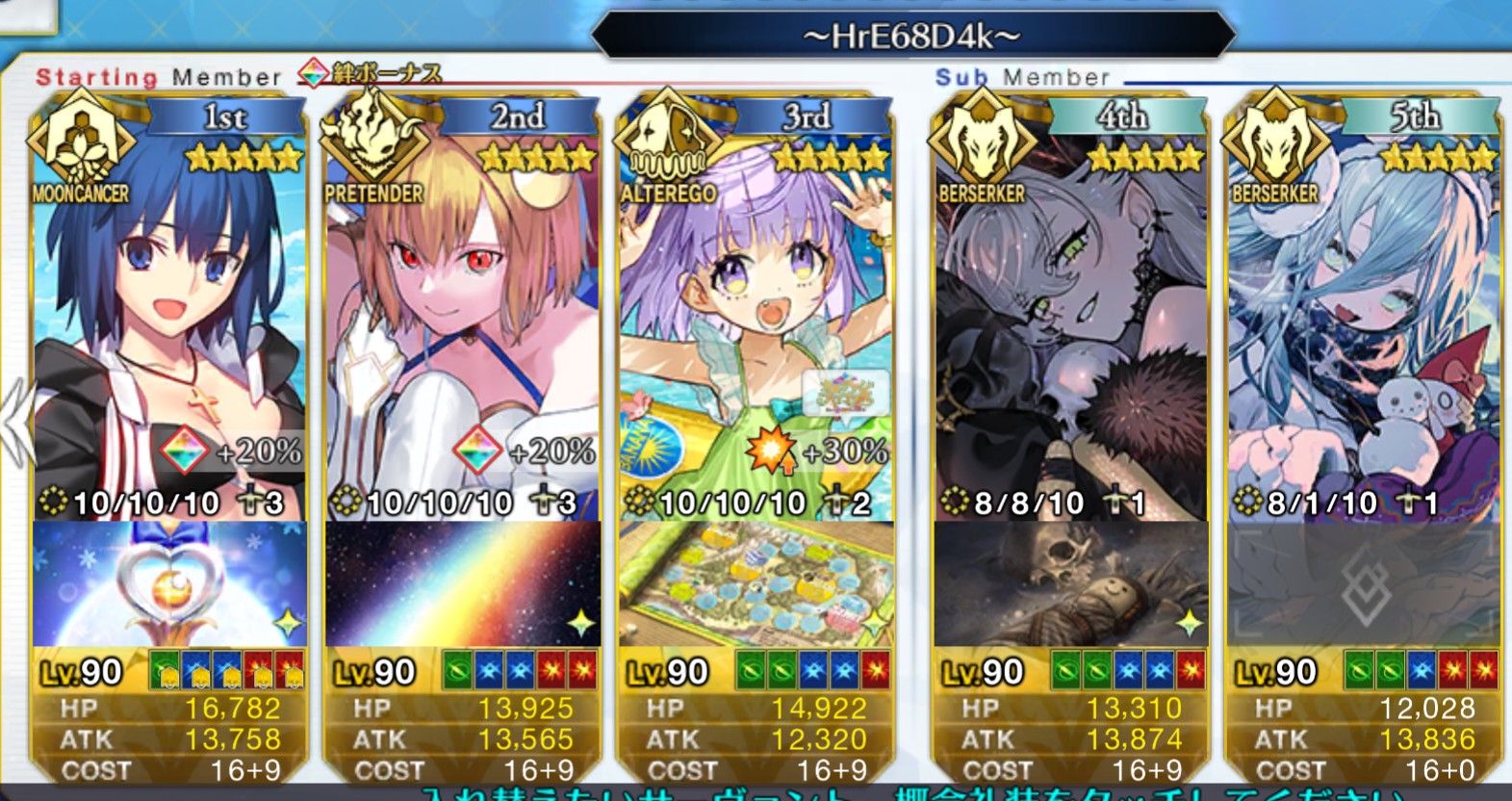Image resolution: width=1512 pixels, height=801 pixels.
Task: Select the skull and doll craft essence
Action: click(1070, 584)
